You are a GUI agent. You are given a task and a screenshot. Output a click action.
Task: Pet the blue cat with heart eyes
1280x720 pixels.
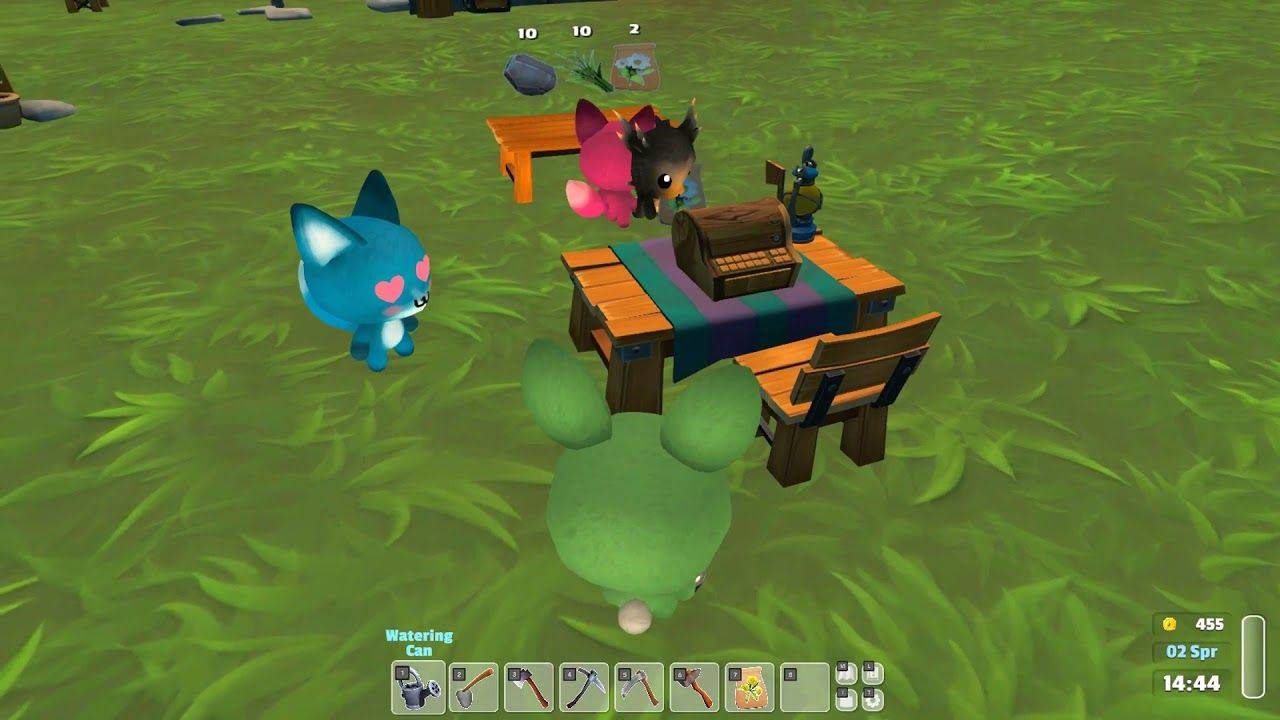372,275
